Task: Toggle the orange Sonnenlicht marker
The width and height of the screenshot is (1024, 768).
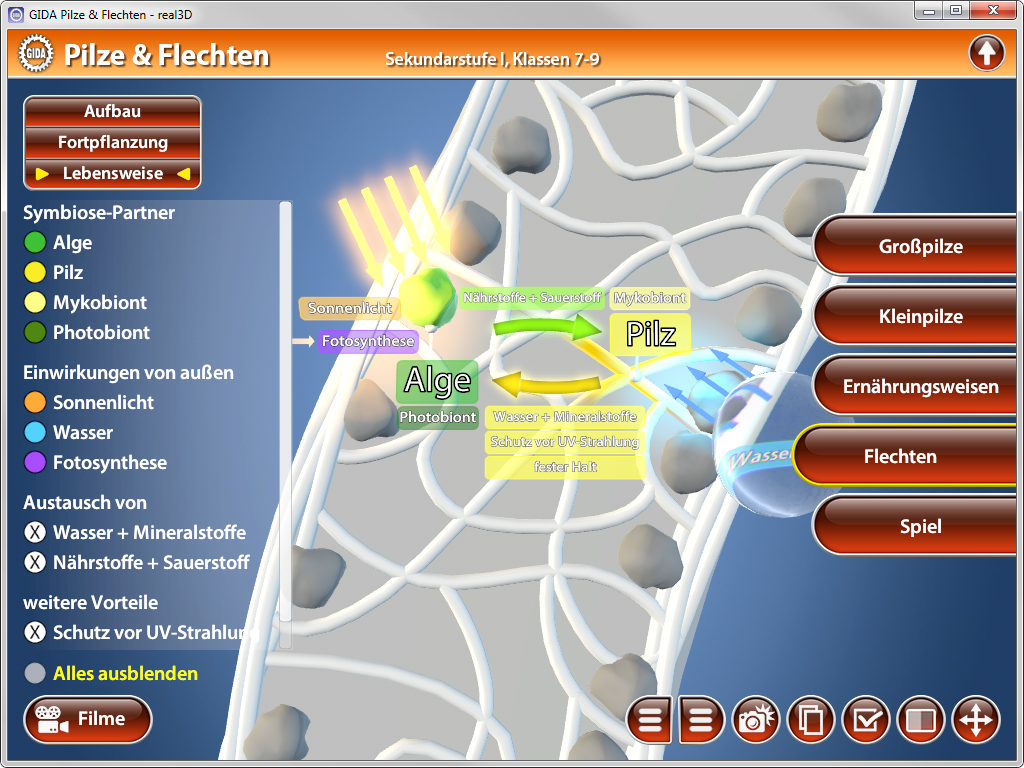Action: tap(35, 402)
